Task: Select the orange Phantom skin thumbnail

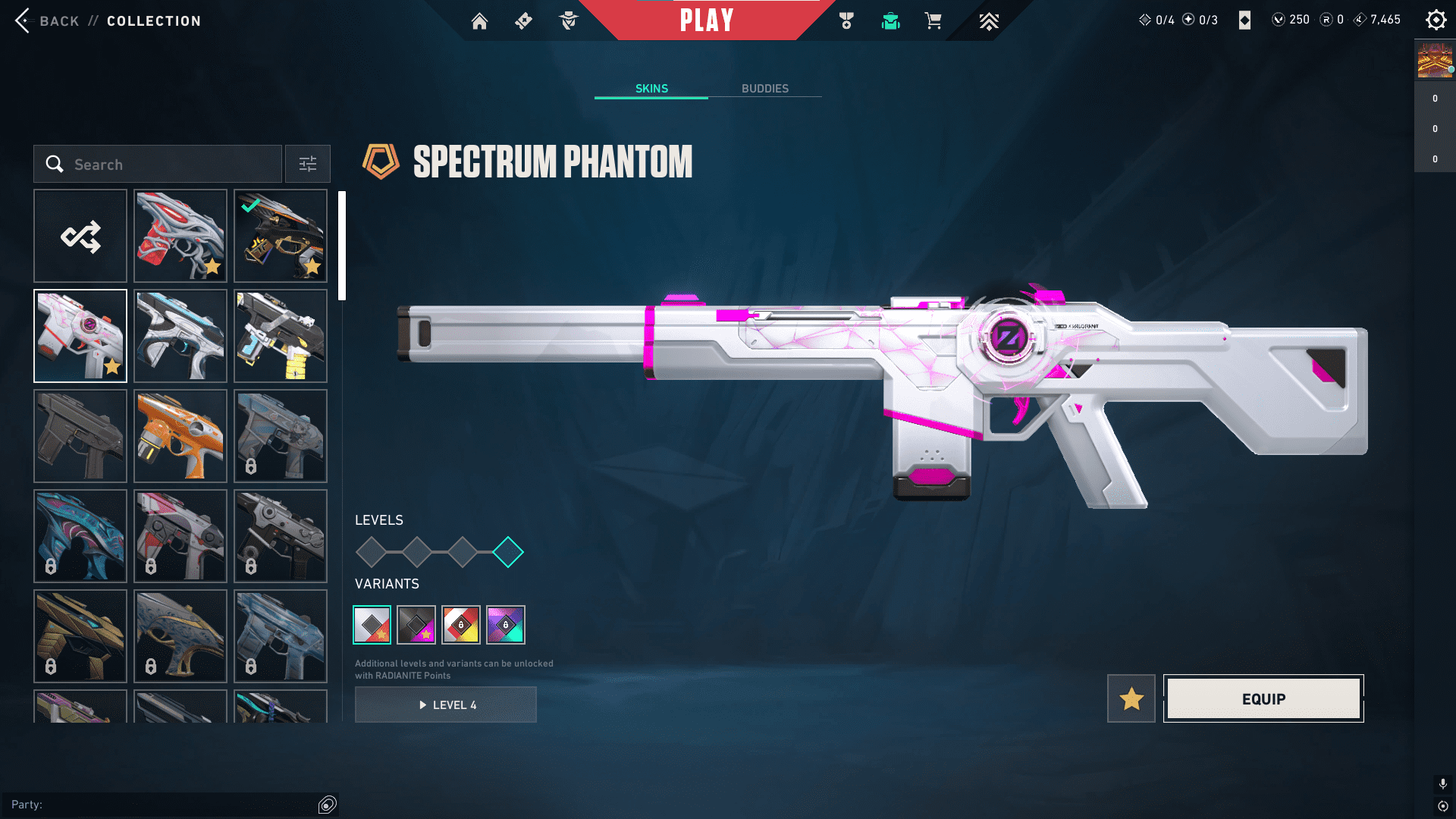Action: click(180, 436)
